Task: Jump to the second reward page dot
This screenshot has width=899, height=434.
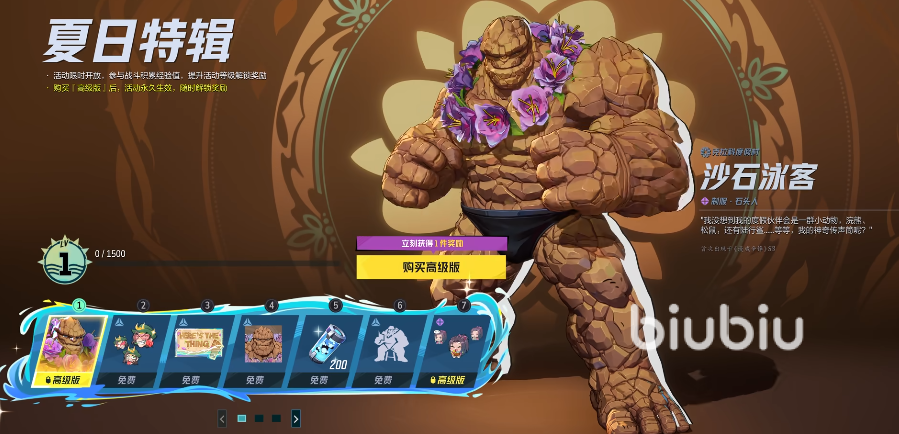Action: (x=259, y=418)
